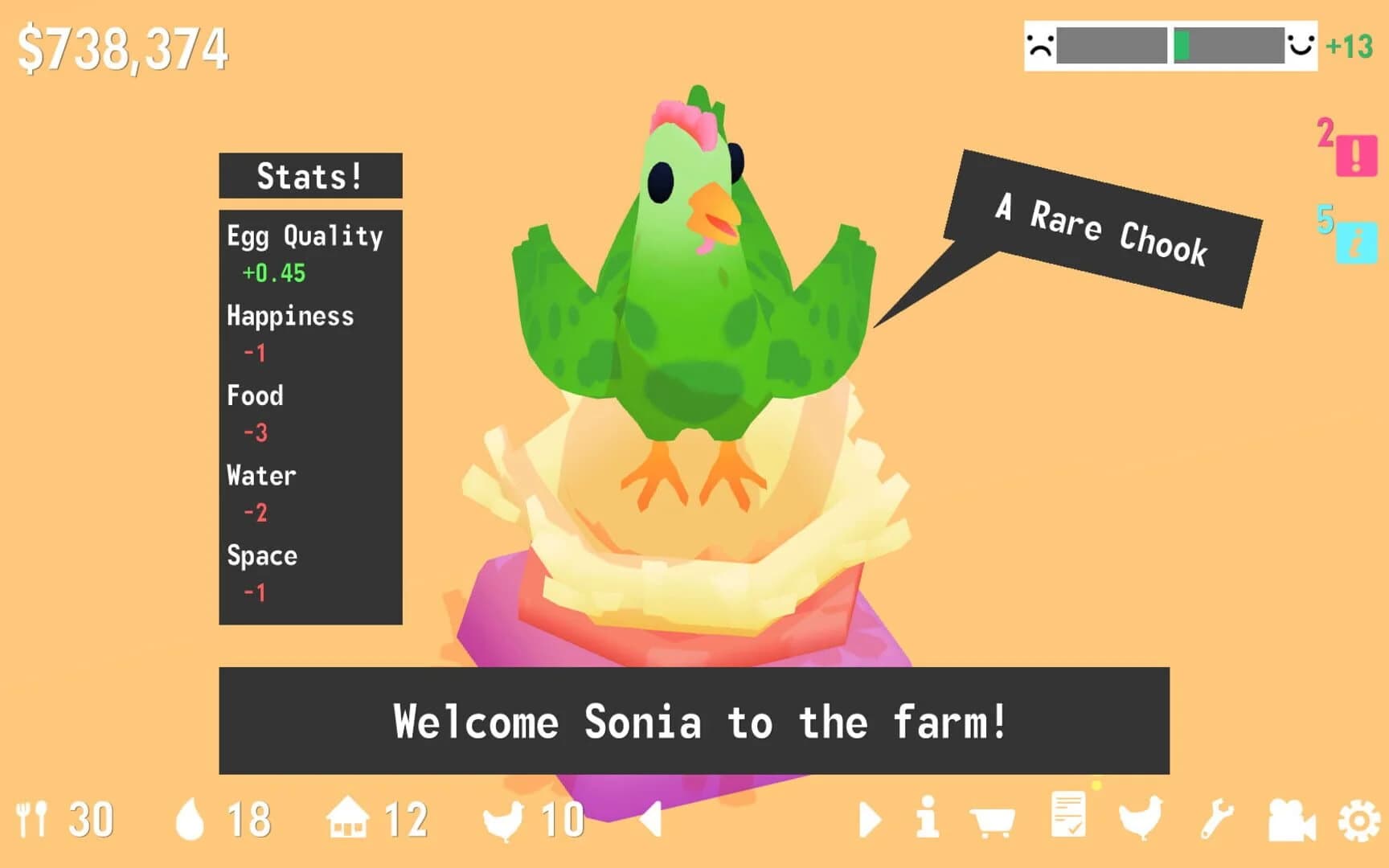Click the Welcome Sonia message banner
1389x868 pixels.
pos(694,722)
